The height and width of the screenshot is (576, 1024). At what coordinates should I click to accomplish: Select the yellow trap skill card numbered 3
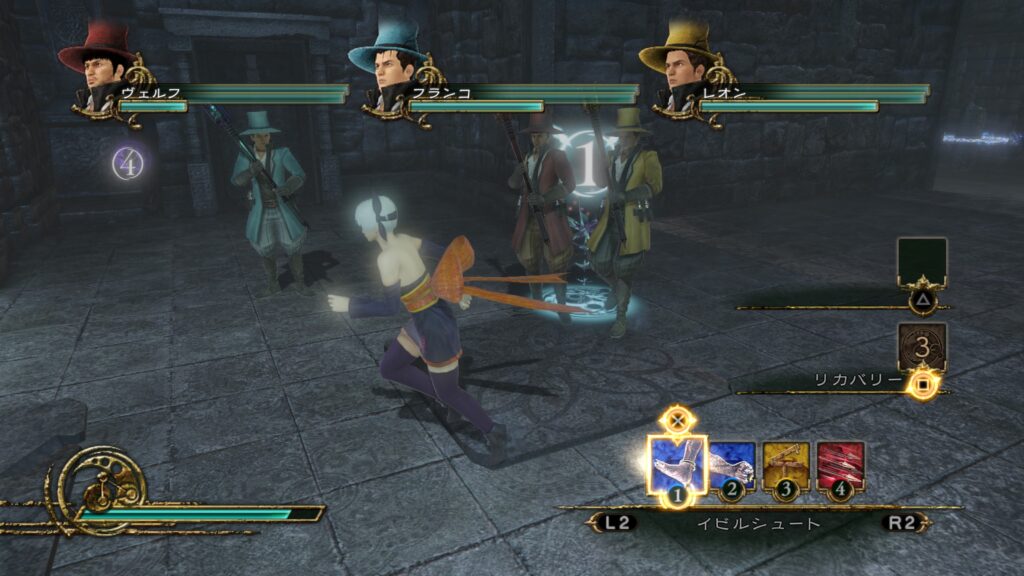coord(786,465)
